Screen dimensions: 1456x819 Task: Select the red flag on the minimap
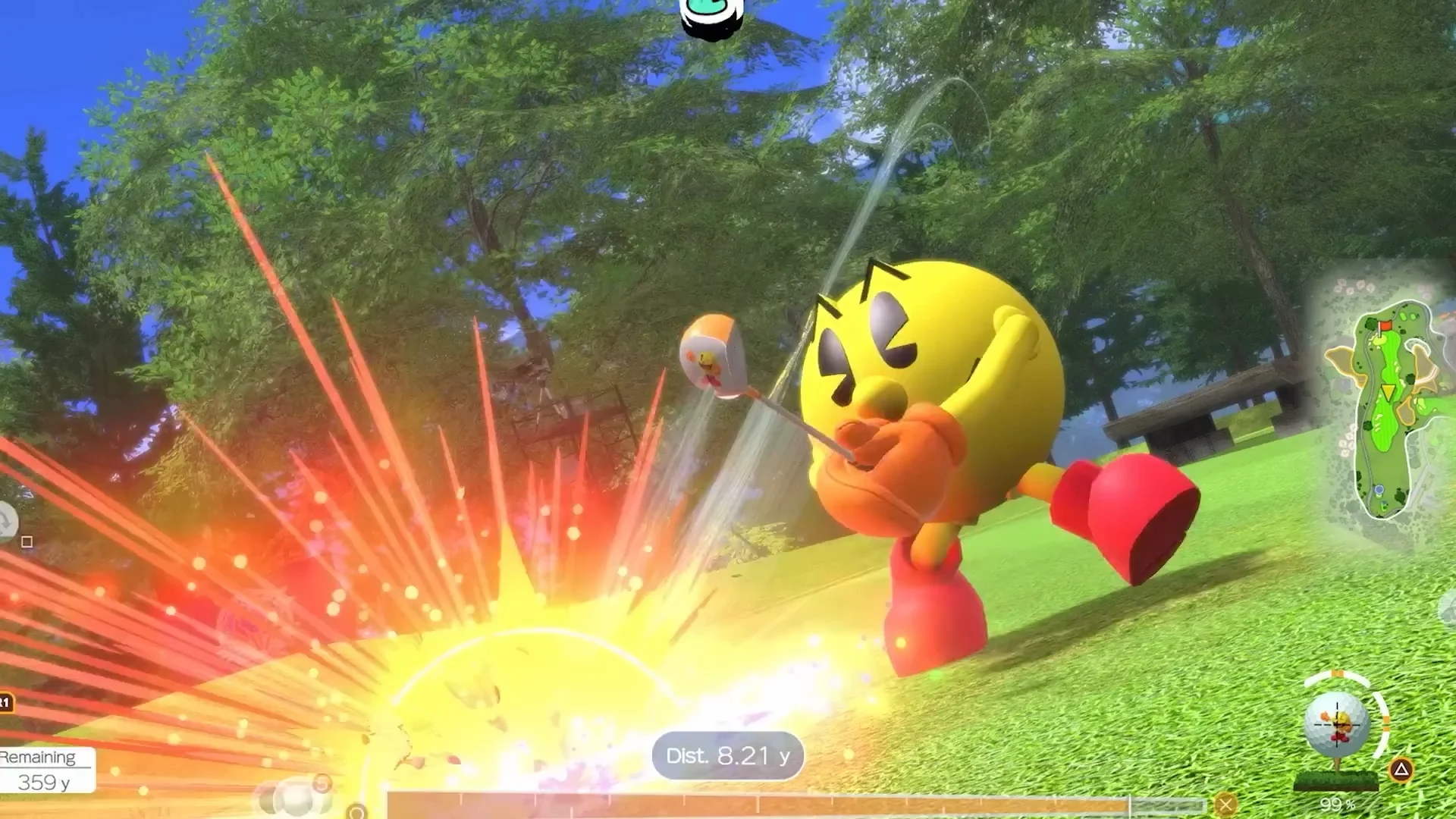coord(1385,326)
